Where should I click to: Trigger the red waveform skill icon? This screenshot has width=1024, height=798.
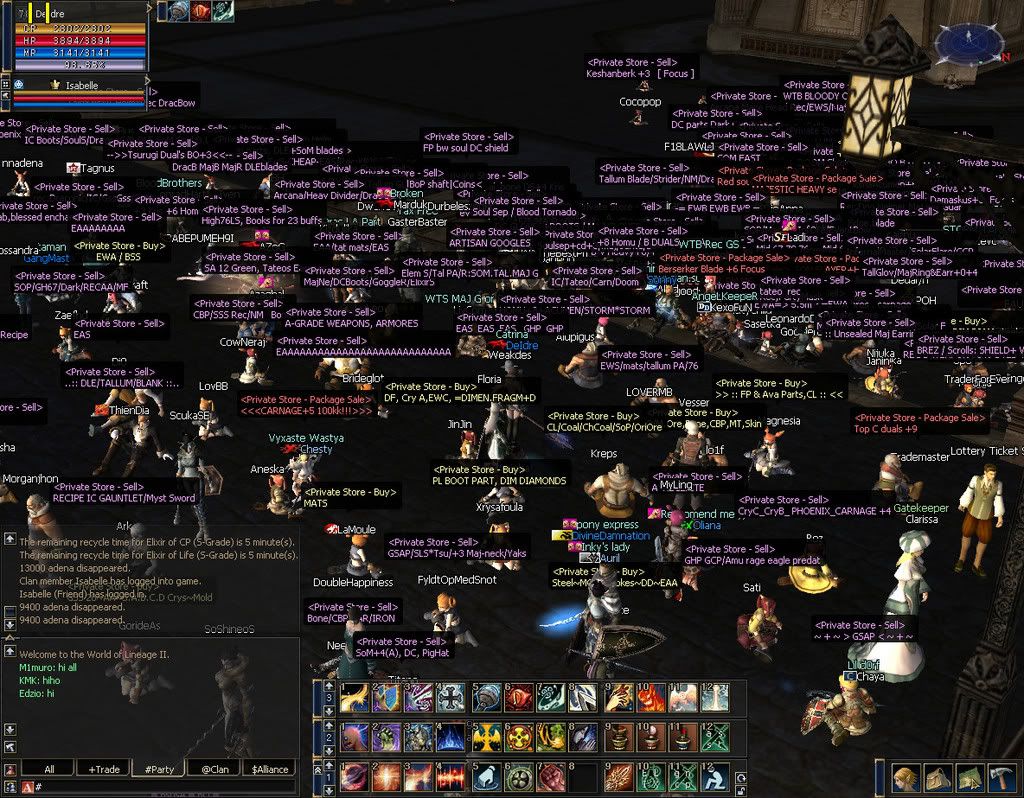pyautogui.click(x=451, y=778)
